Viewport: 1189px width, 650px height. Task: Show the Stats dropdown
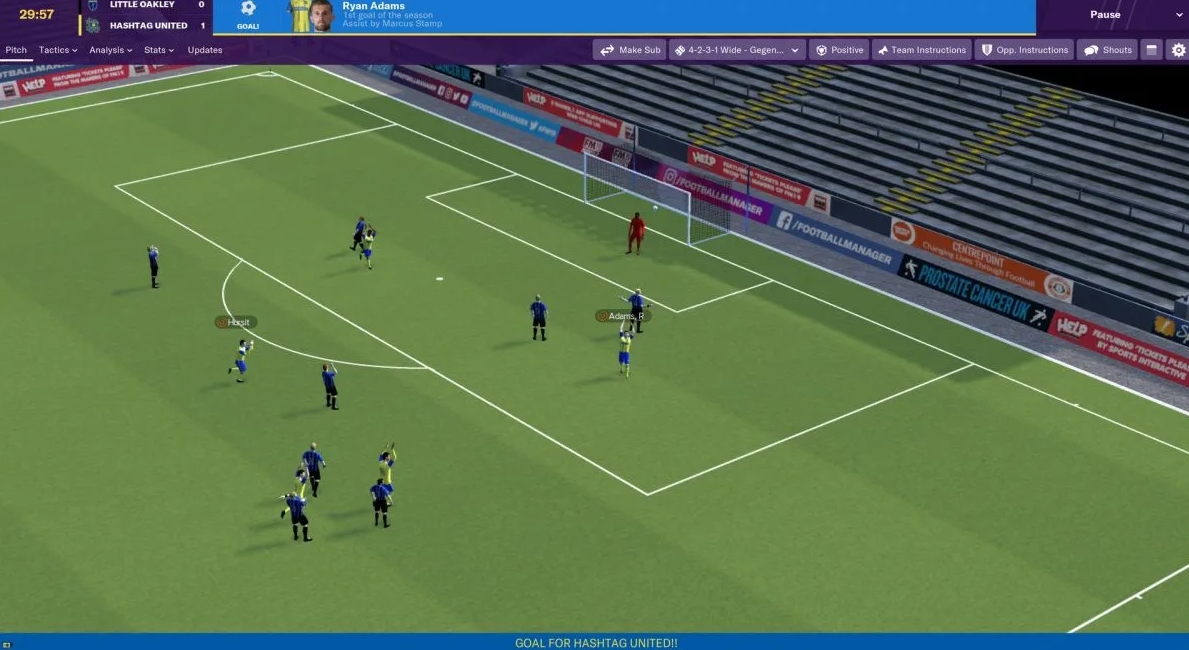[158, 50]
